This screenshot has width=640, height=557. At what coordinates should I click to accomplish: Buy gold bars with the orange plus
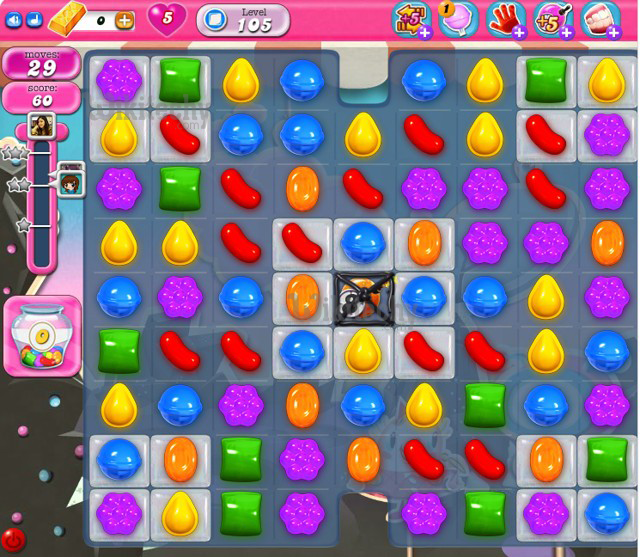point(124,19)
